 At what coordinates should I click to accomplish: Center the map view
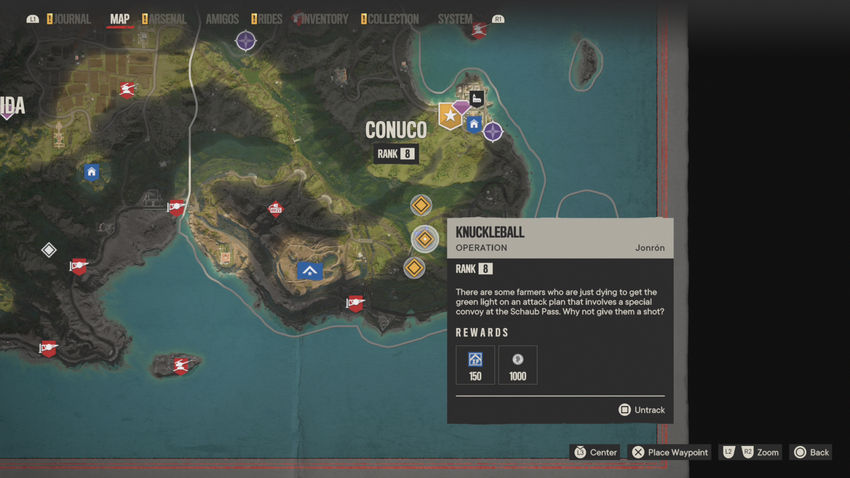click(x=595, y=452)
